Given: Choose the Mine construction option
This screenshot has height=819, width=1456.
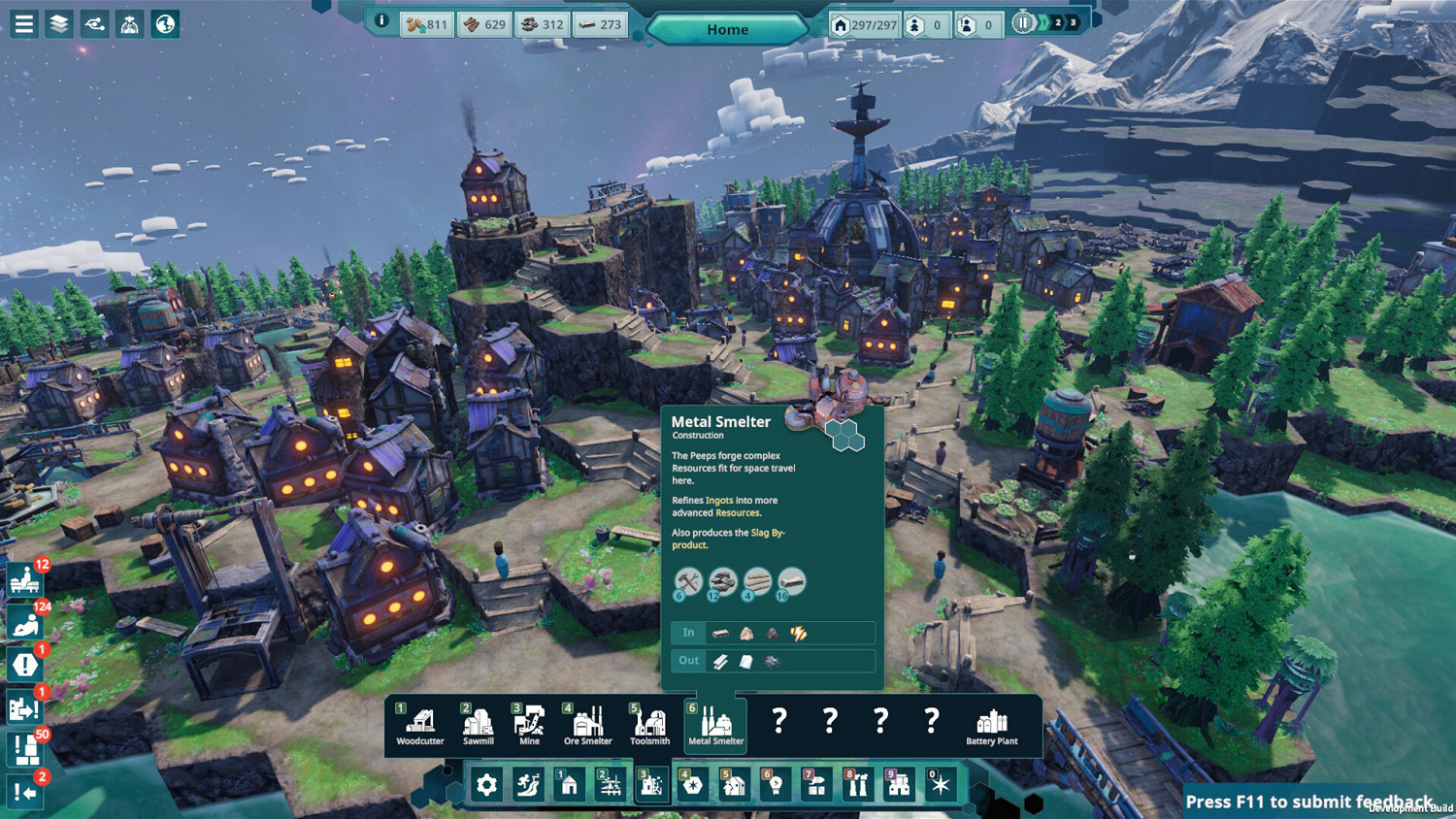Looking at the screenshot, I should (x=529, y=723).
